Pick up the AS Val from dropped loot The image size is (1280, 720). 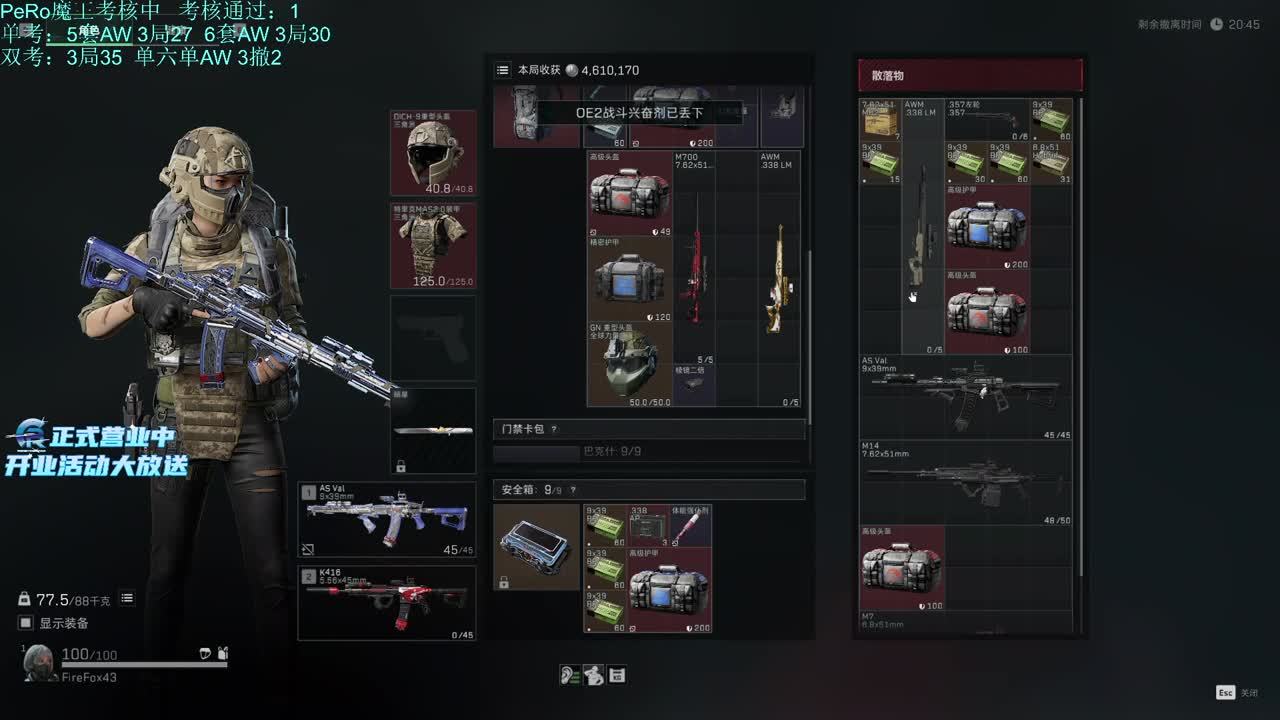coord(965,397)
